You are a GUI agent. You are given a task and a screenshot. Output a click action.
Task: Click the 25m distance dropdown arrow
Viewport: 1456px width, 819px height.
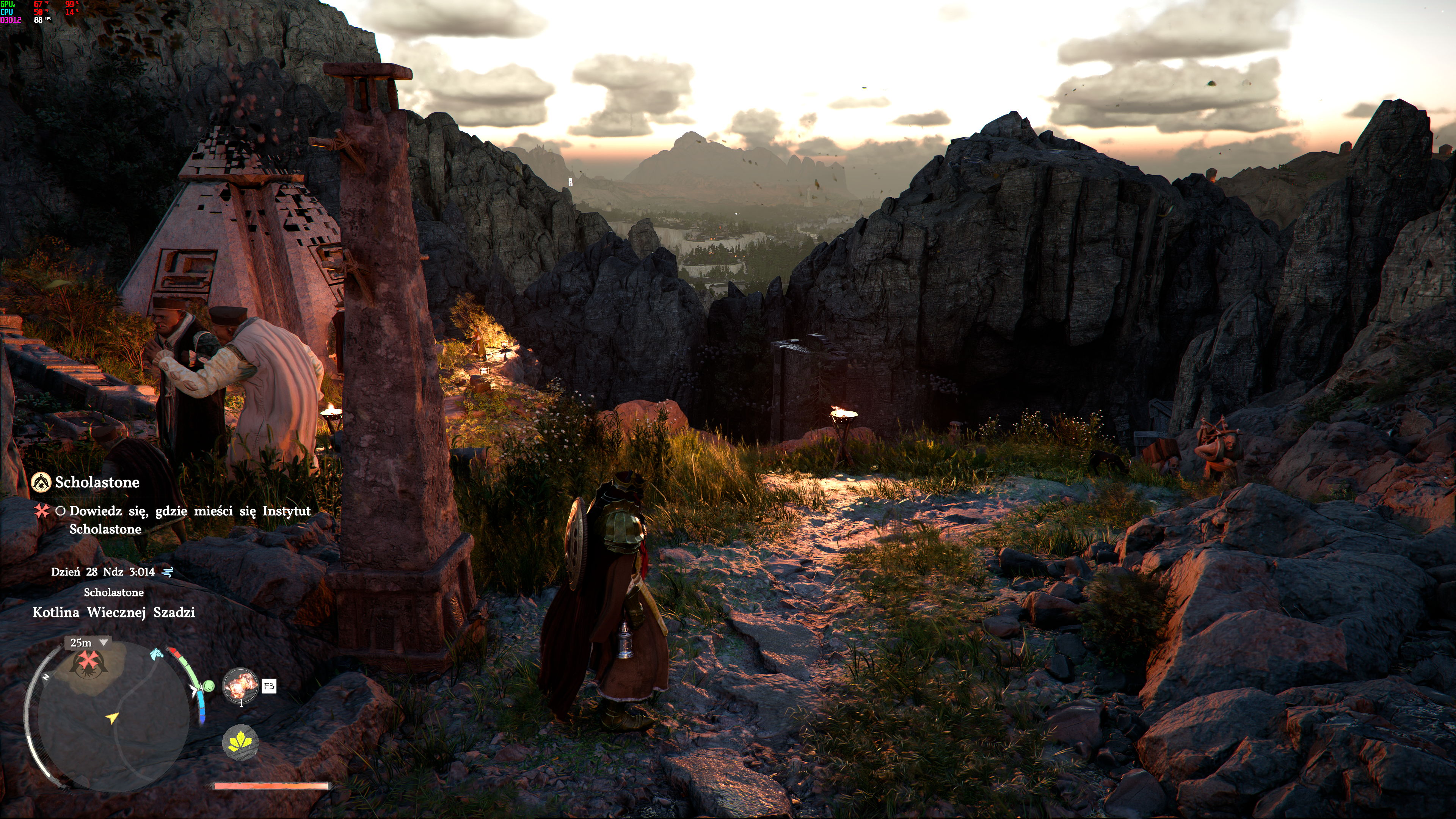click(x=104, y=643)
